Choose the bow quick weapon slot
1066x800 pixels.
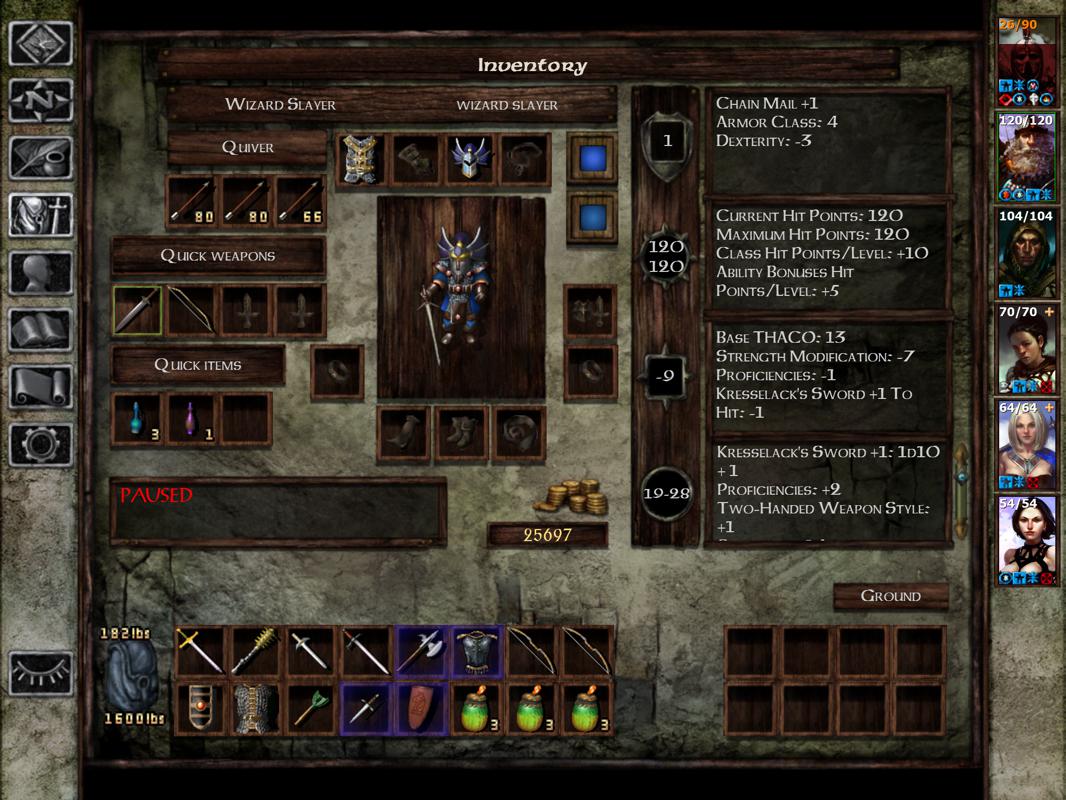tap(192, 311)
